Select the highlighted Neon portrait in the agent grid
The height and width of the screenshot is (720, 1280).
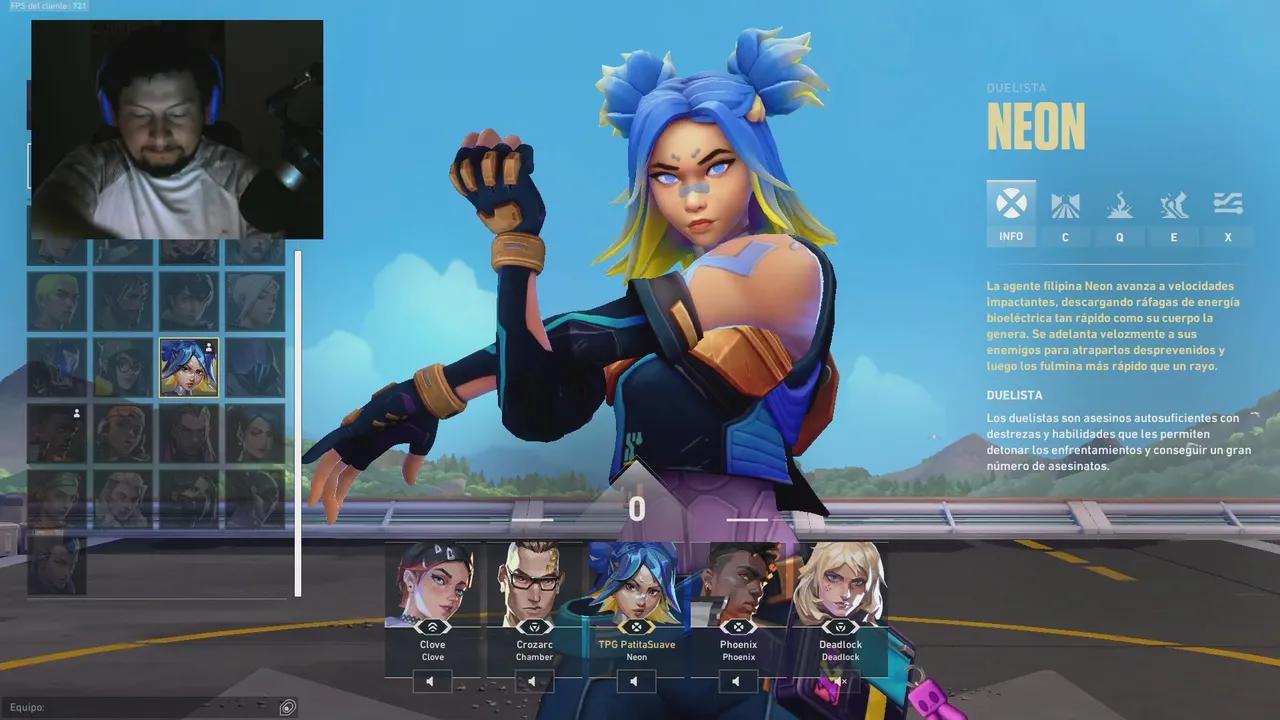[189, 366]
